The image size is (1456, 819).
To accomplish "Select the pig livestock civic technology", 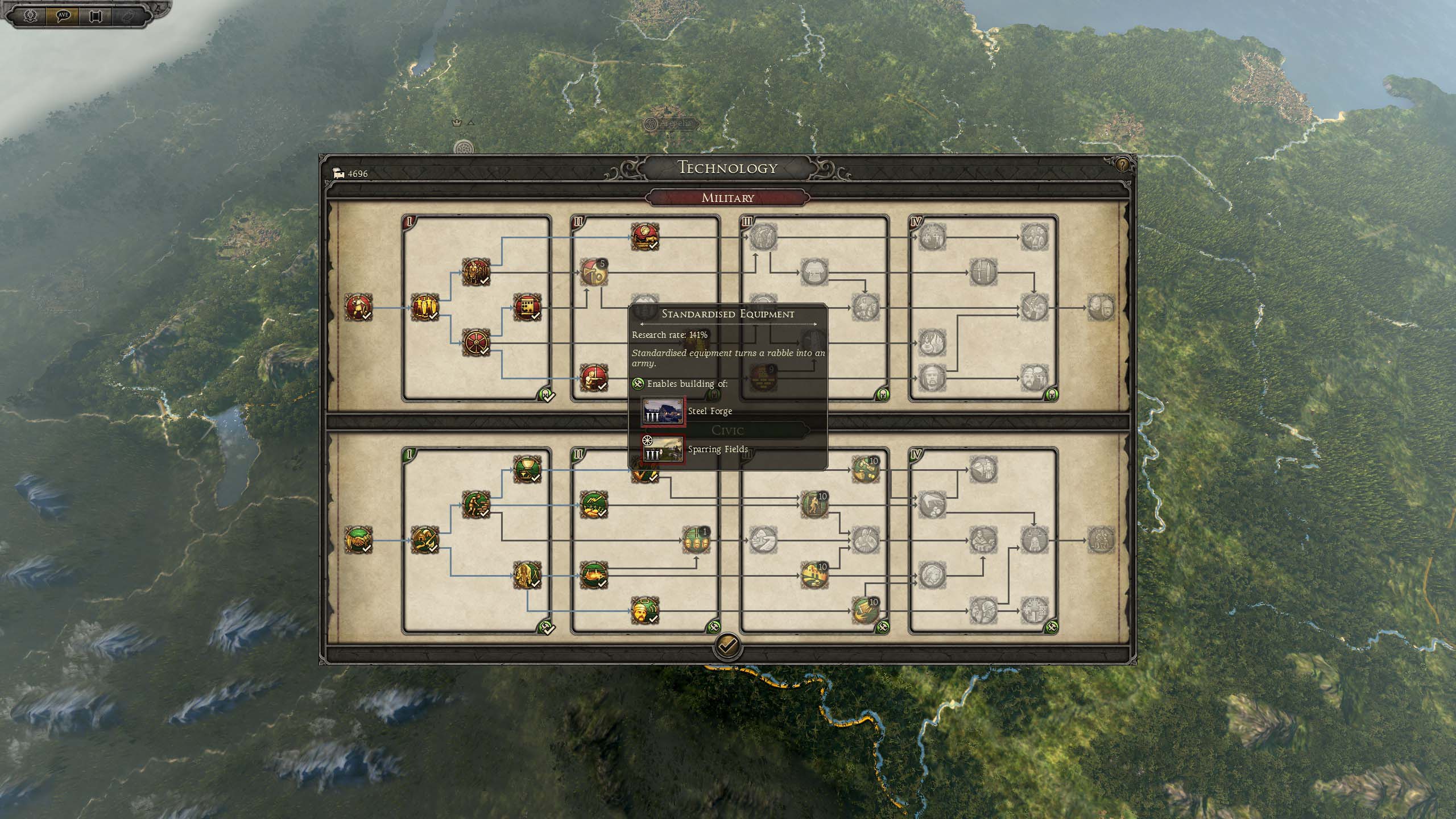I will [x=593, y=575].
